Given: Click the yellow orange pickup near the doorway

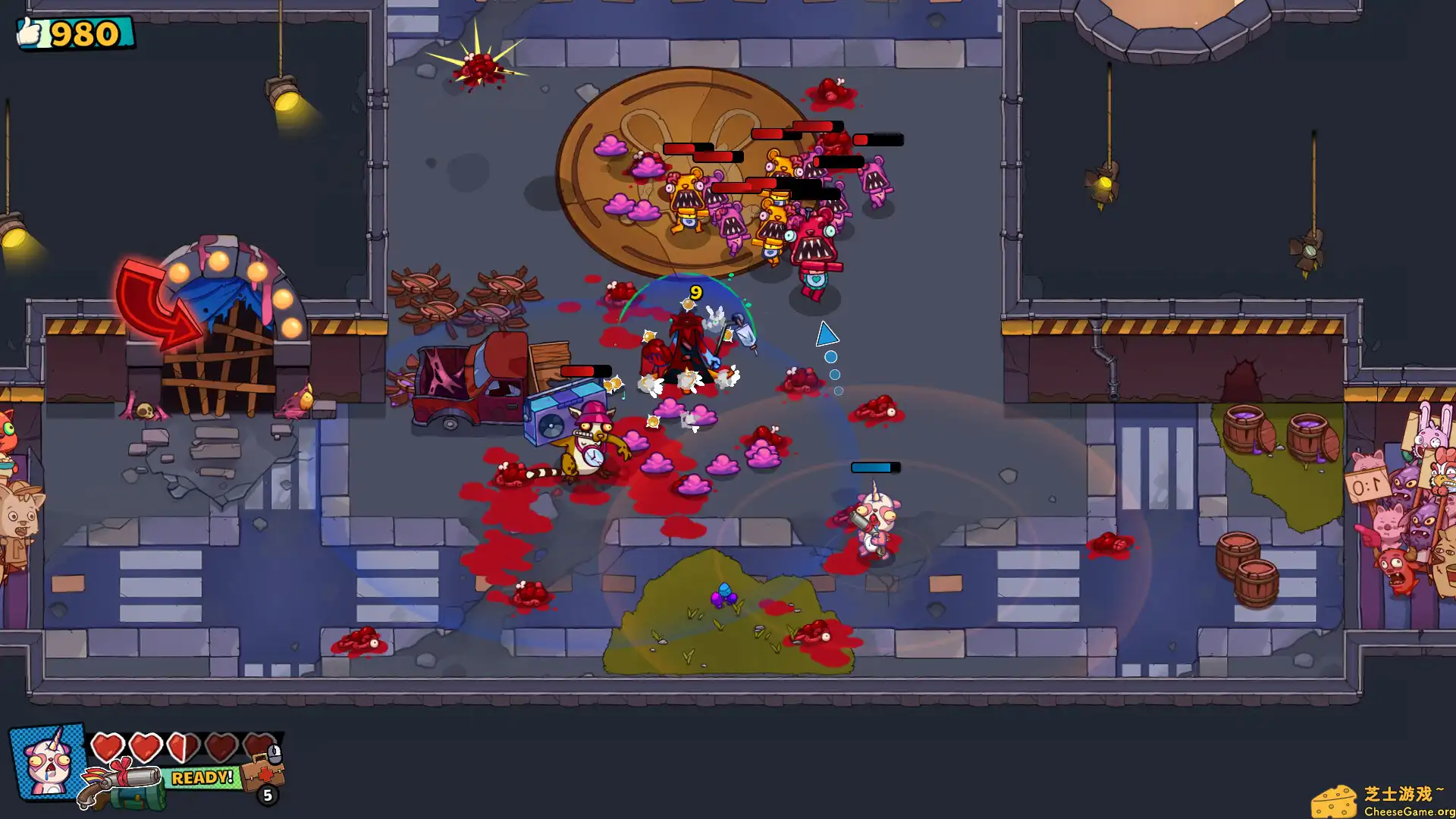Looking at the screenshot, I should [307, 400].
